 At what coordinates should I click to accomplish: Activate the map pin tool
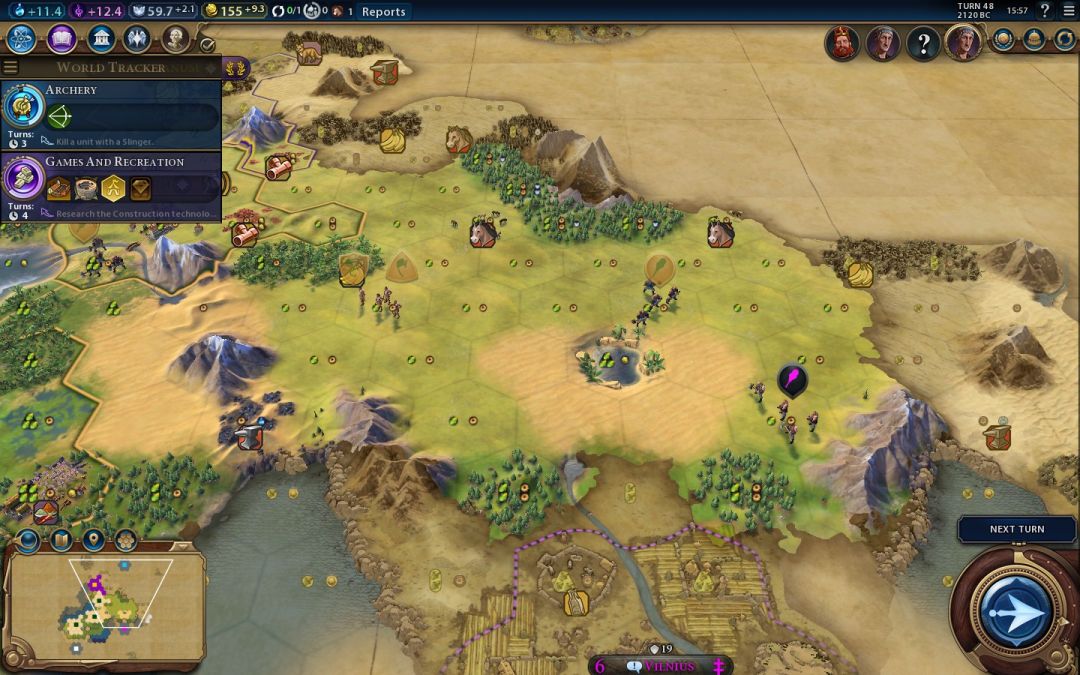(x=93, y=541)
